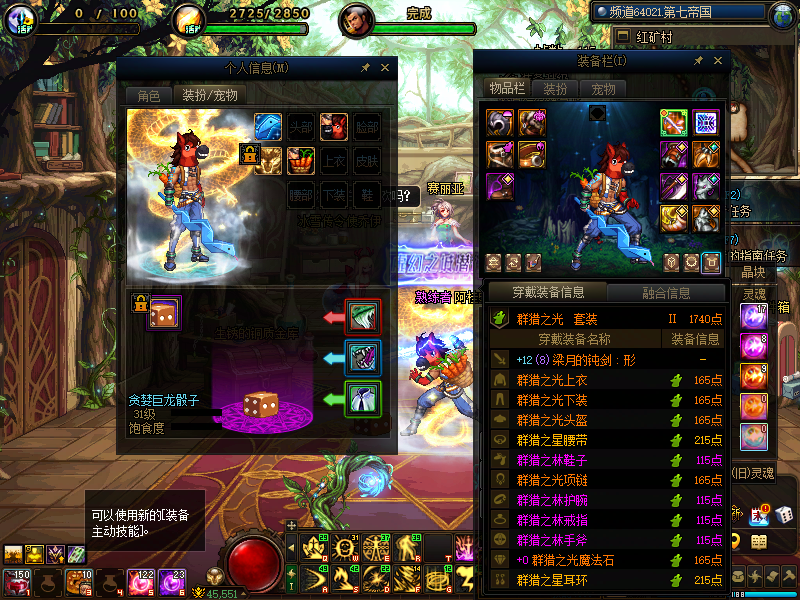
Task: Select the dice pet slot
Action: (163, 313)
